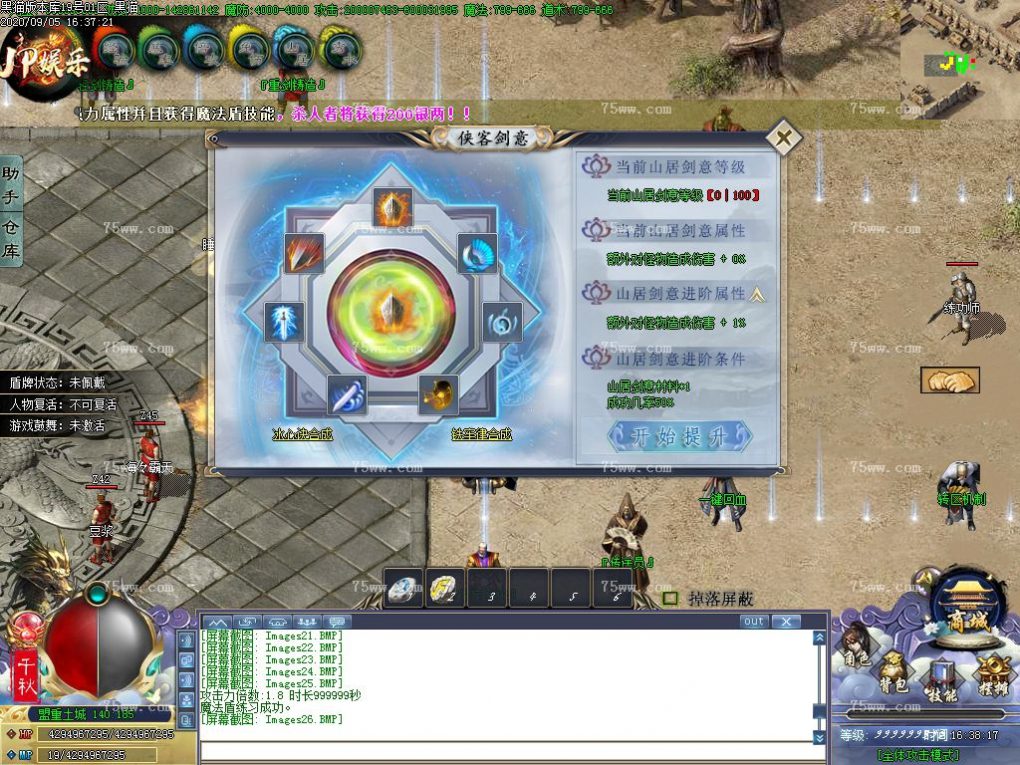Select the blue sword slash node above 冰心诀合成
This screenshot has height=765, width=1020.
pyautogui.click(x=346, y=395)
